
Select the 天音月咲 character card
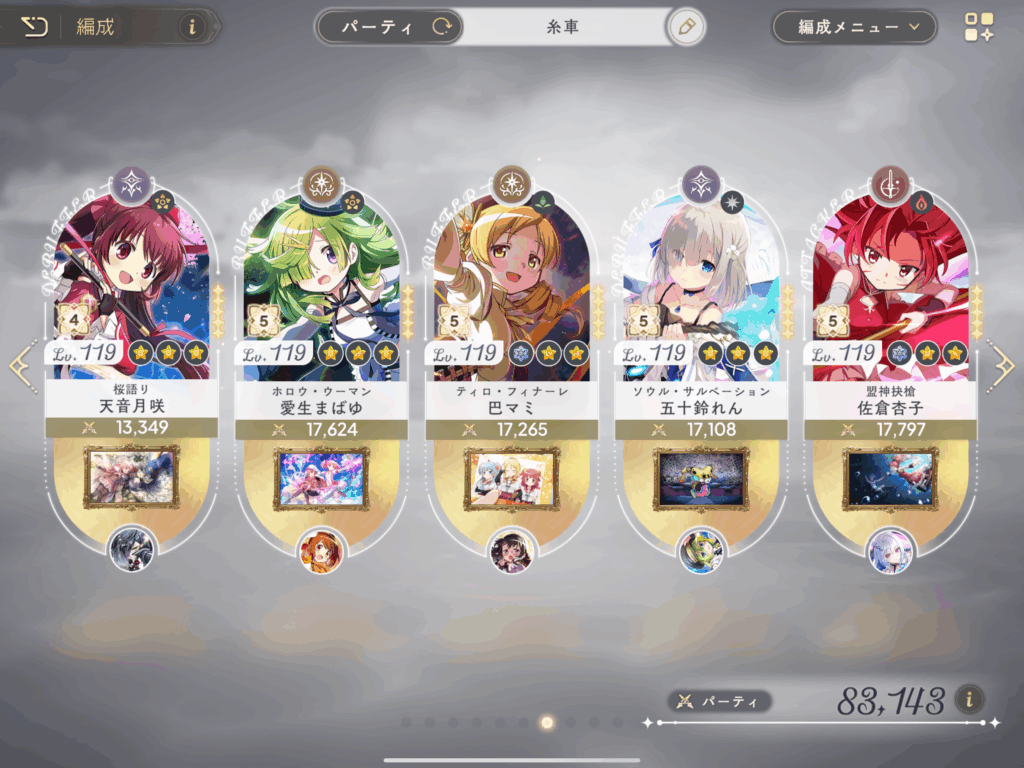click(131, 290)
